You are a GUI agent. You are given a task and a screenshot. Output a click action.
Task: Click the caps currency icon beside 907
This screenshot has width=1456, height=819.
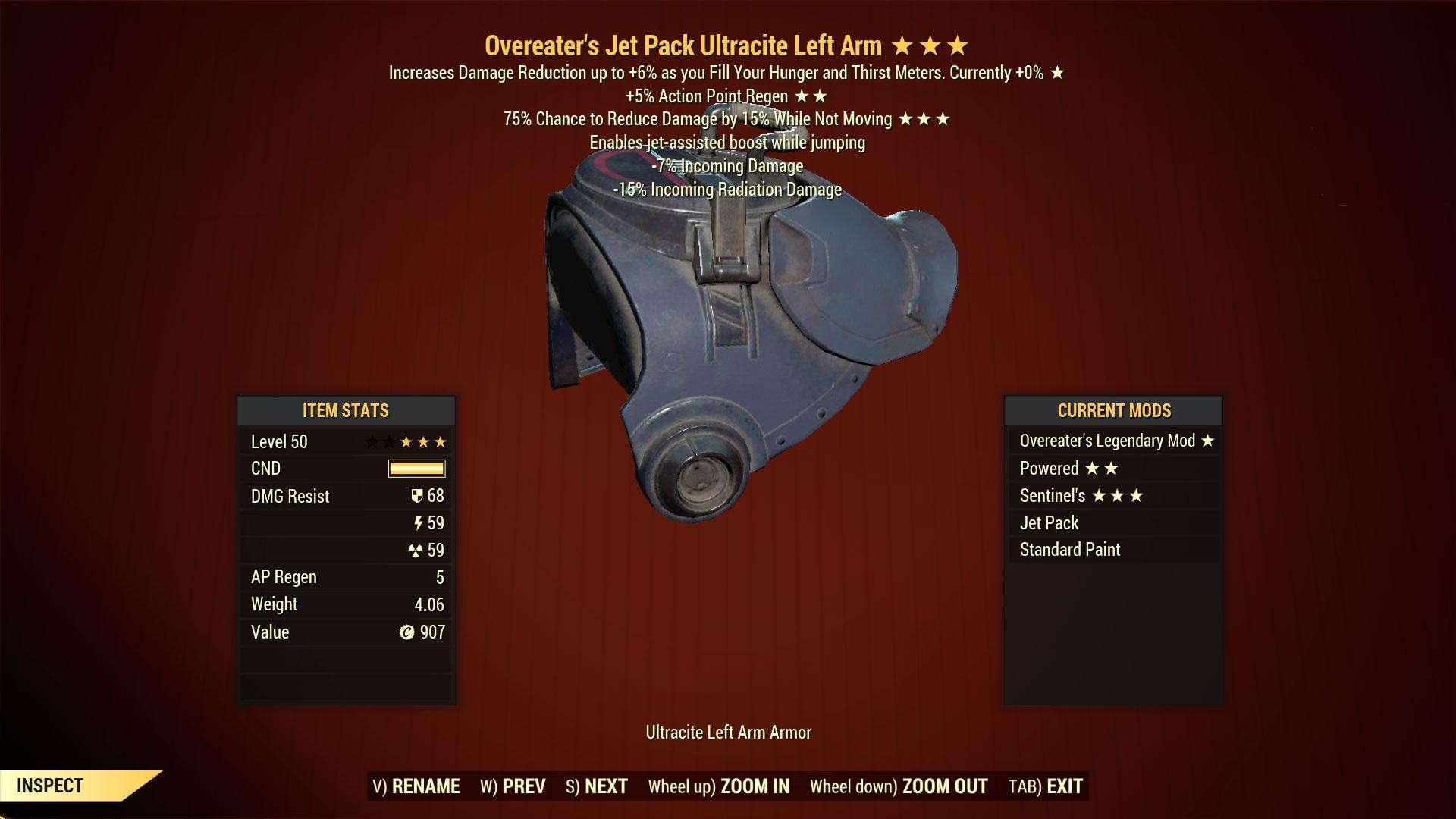(406, 632)
